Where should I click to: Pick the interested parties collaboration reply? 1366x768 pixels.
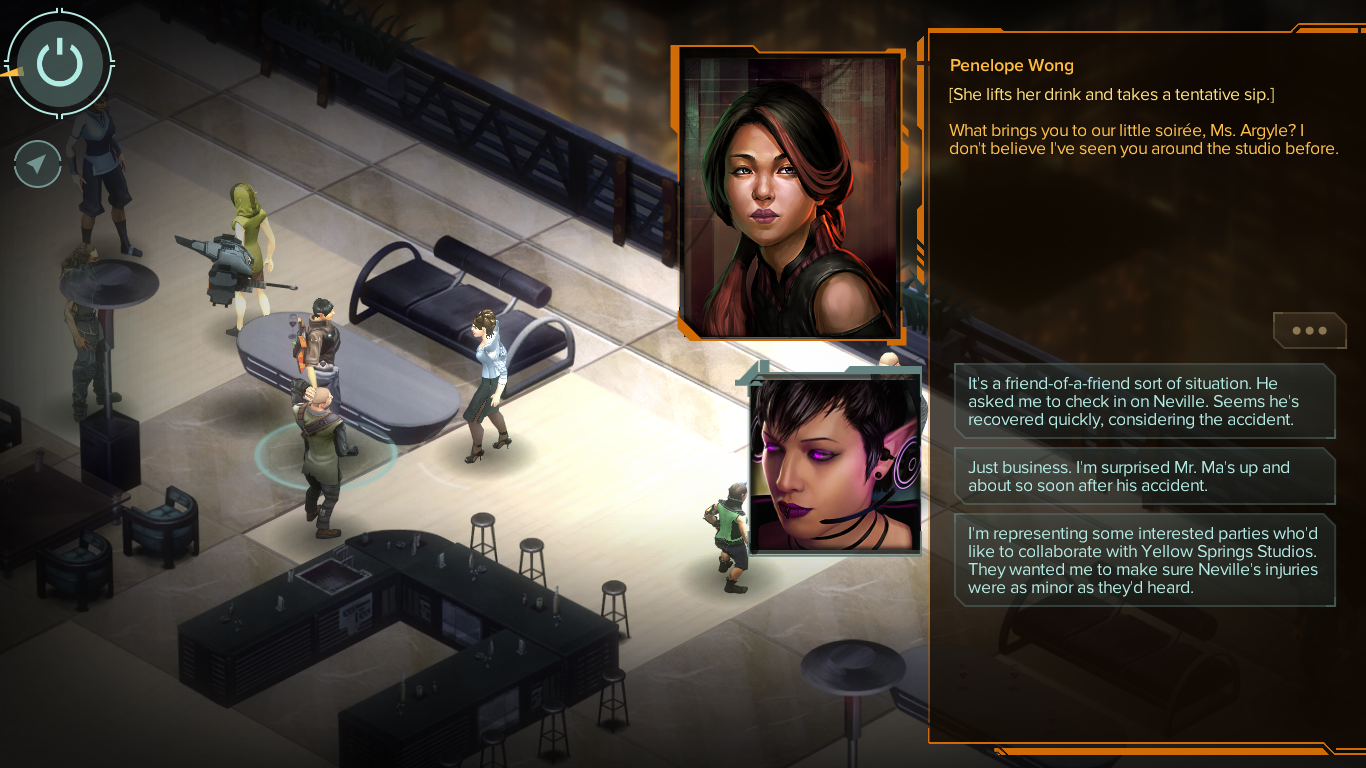(1144, 560)
